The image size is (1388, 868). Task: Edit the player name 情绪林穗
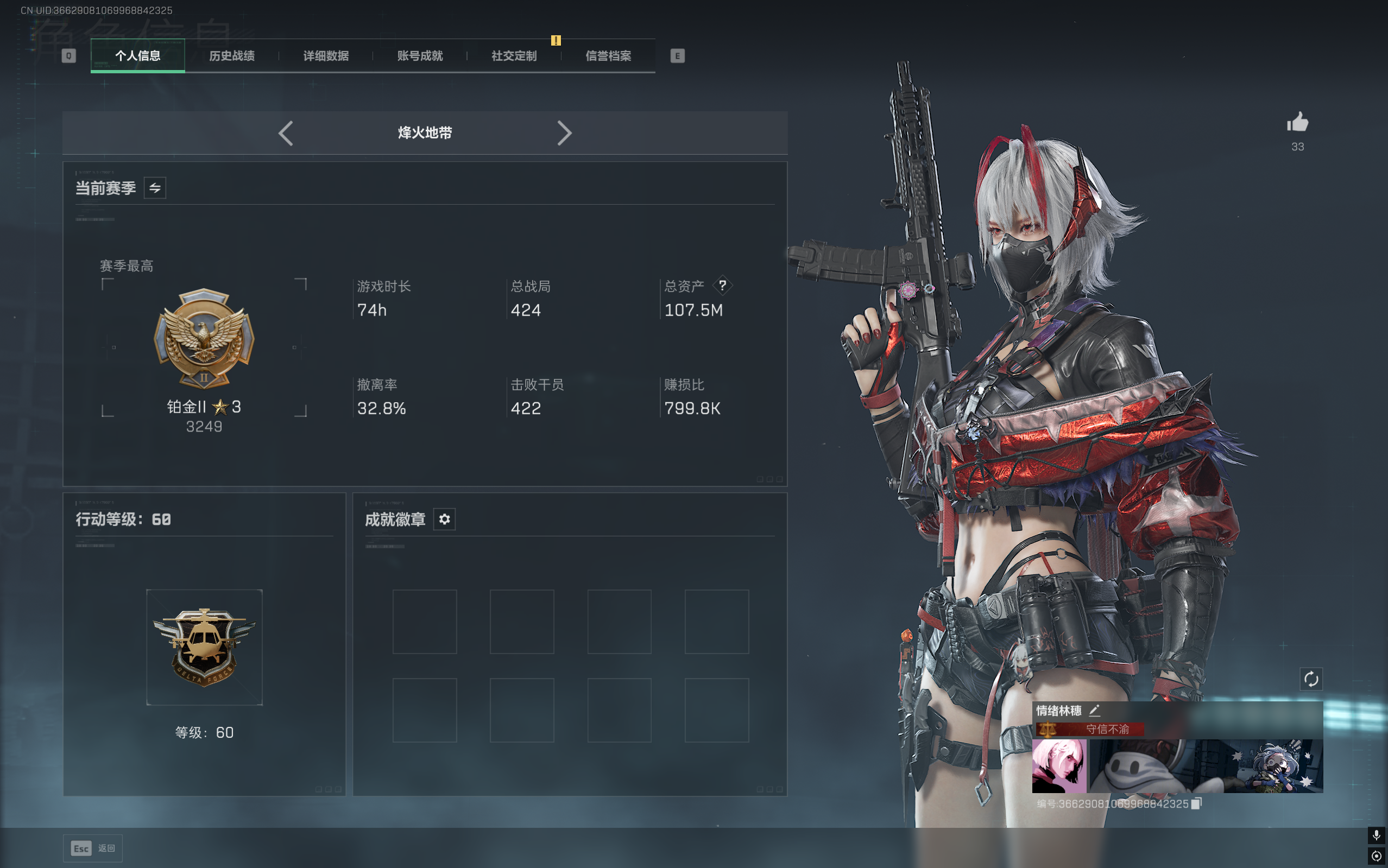pyautogui.click(x=1095, y=711)
